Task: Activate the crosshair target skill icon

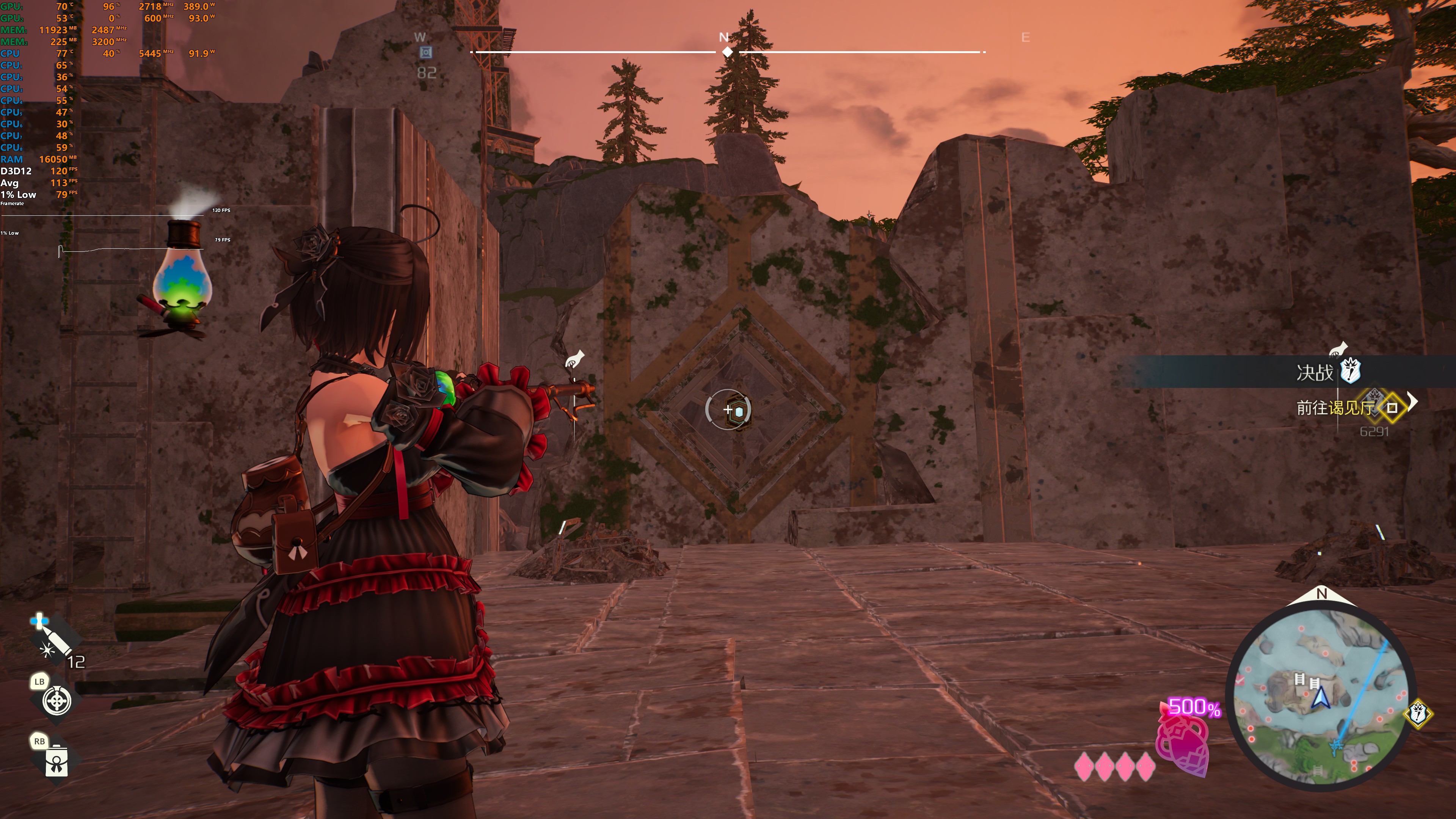Action: [x=57, y=701]
